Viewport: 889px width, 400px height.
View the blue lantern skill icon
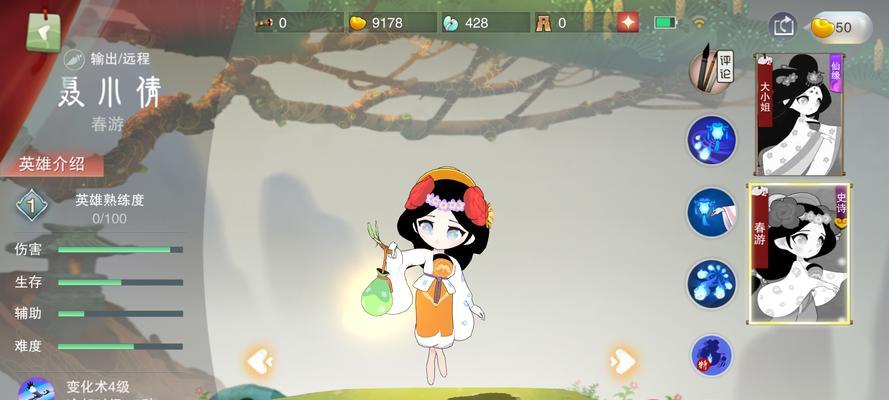click(x=712, y=140)
